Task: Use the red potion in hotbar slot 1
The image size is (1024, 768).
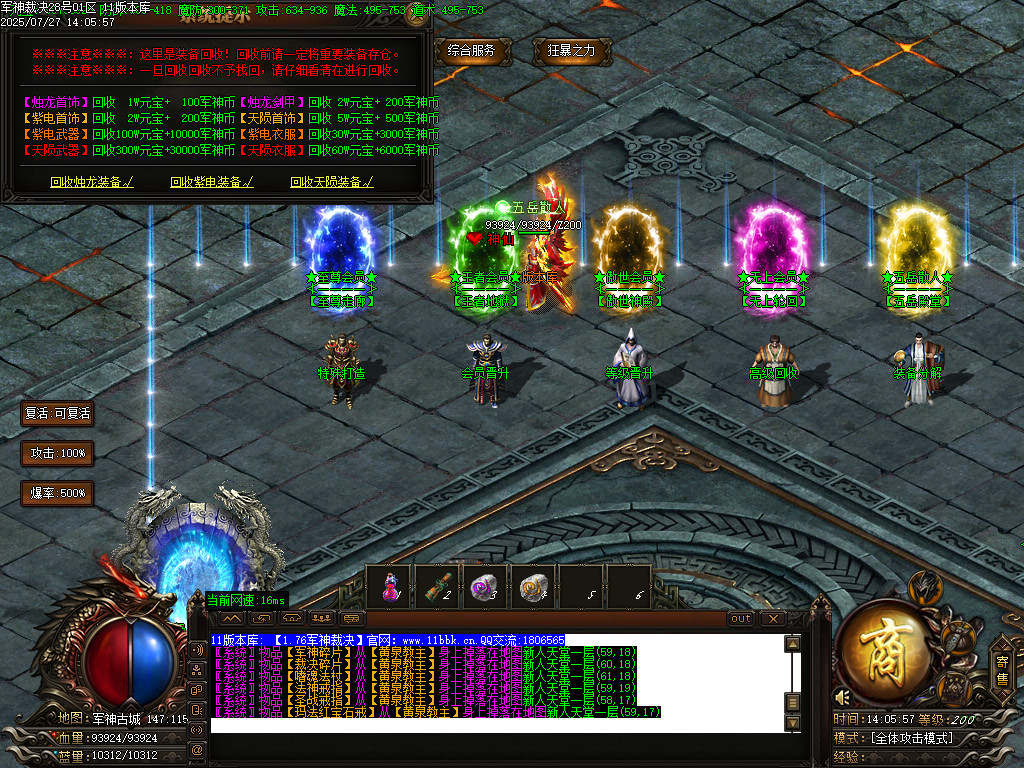Action: point(388,587)
